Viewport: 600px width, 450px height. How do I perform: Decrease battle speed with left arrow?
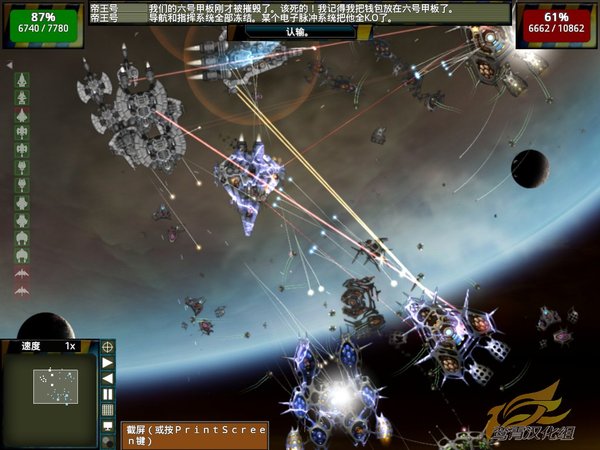pyautogui.click(x=108, y=378)
